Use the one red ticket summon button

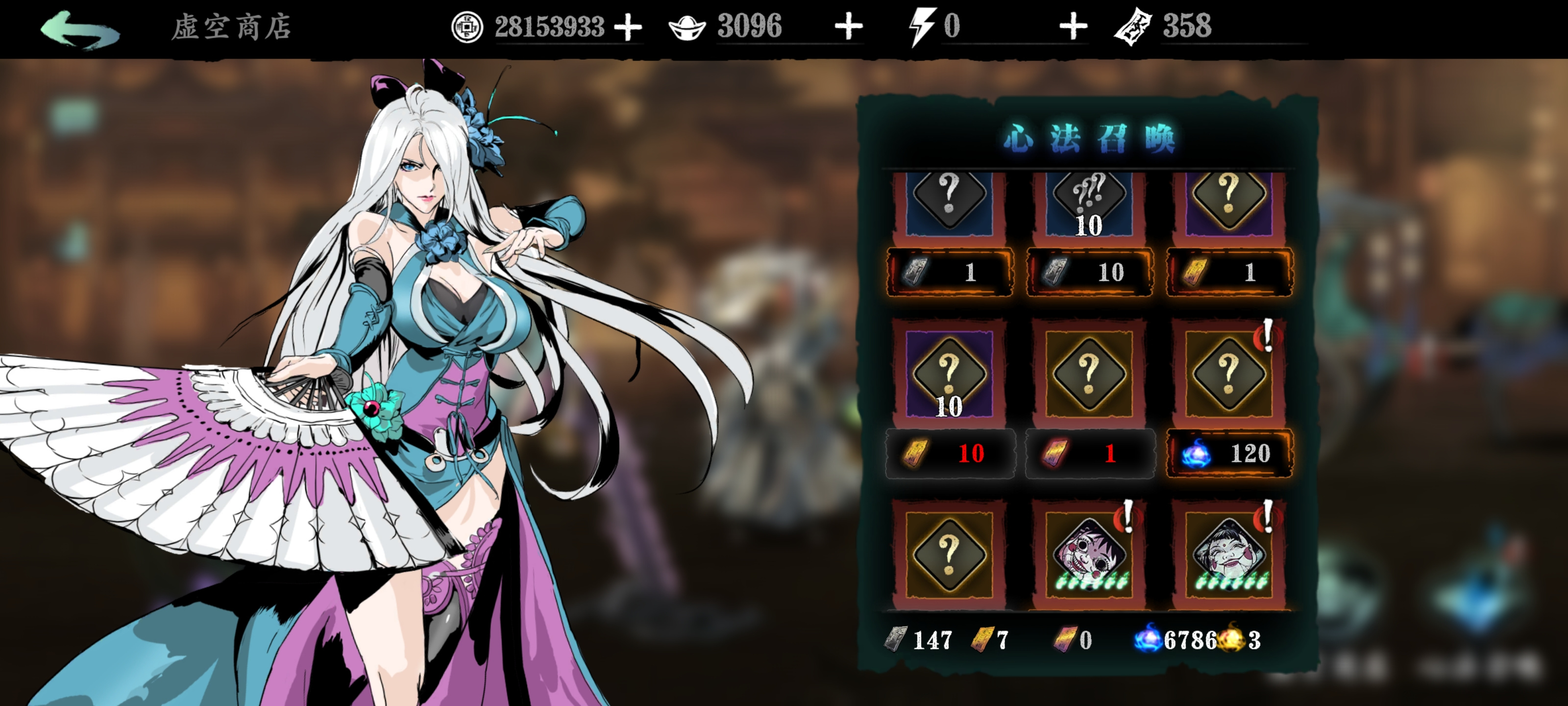click(1089, 453)
